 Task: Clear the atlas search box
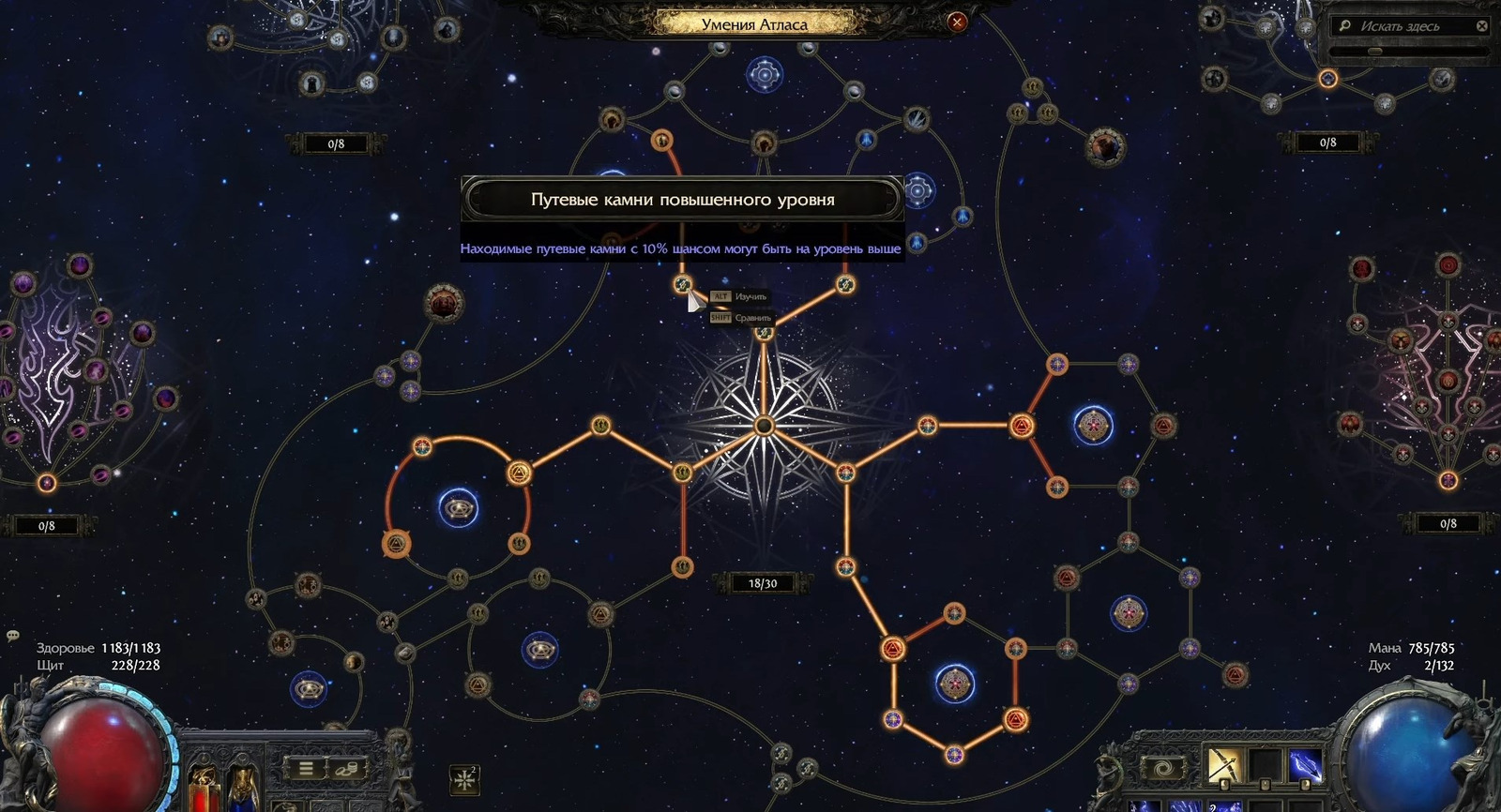[1482, 26]
